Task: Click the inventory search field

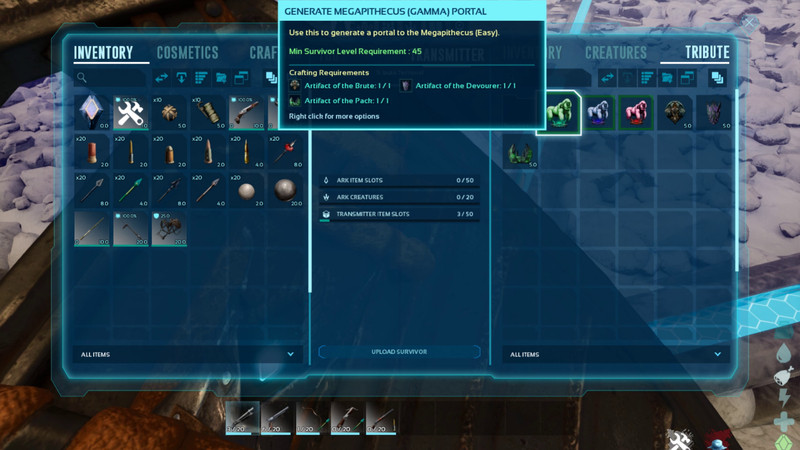Action: coord(110,77)
